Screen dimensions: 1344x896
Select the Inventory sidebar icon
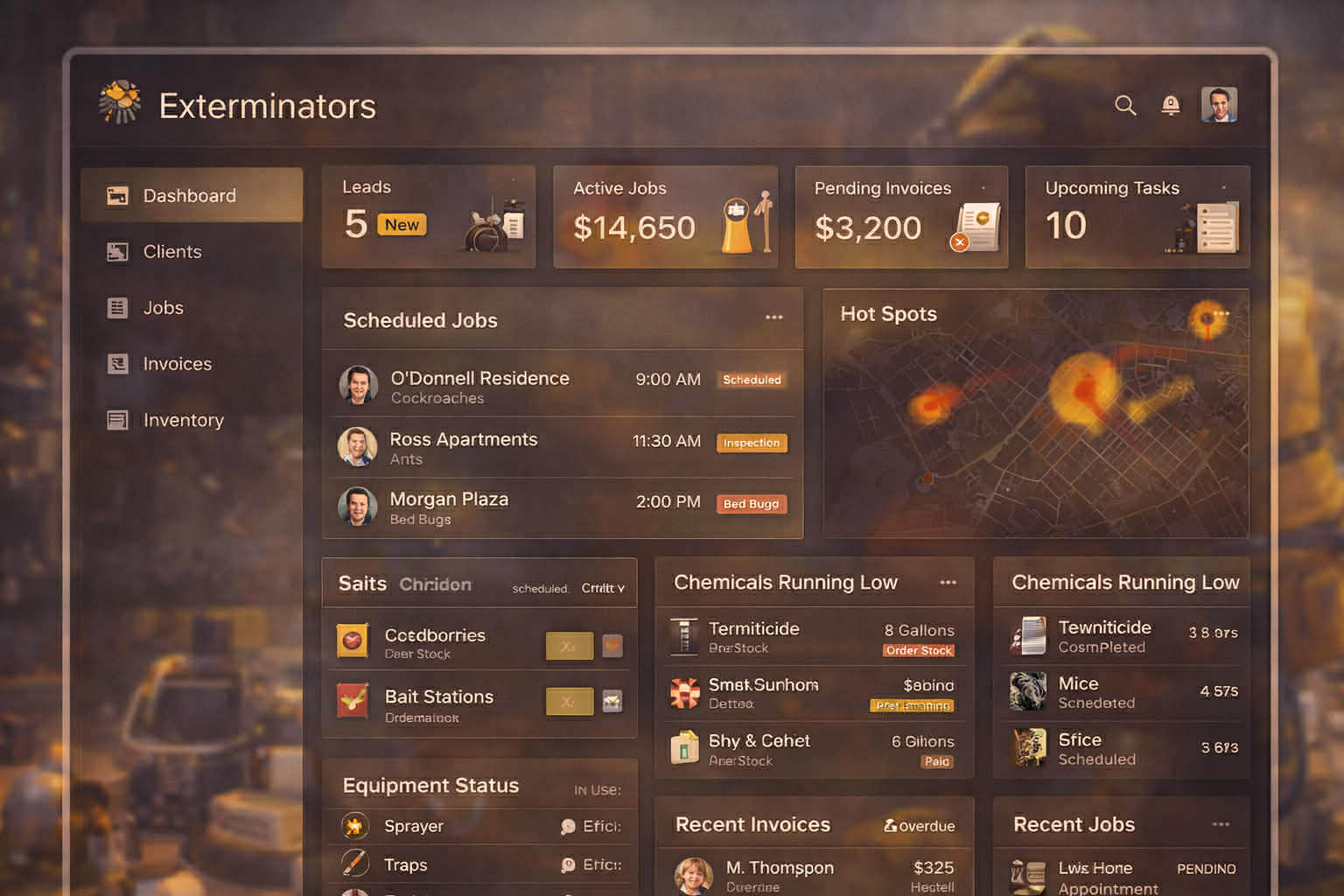(117, 420)
